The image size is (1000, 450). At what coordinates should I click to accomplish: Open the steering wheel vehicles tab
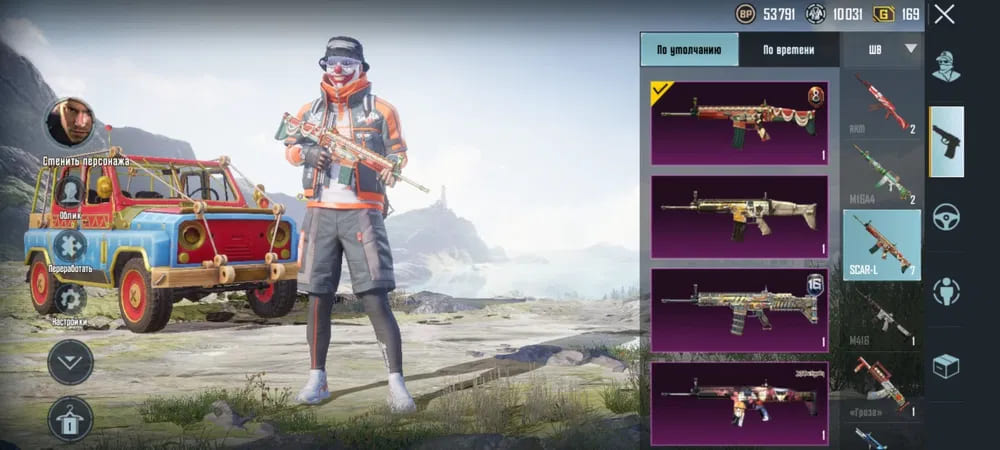pyautogui.click(x=946, y=217)
